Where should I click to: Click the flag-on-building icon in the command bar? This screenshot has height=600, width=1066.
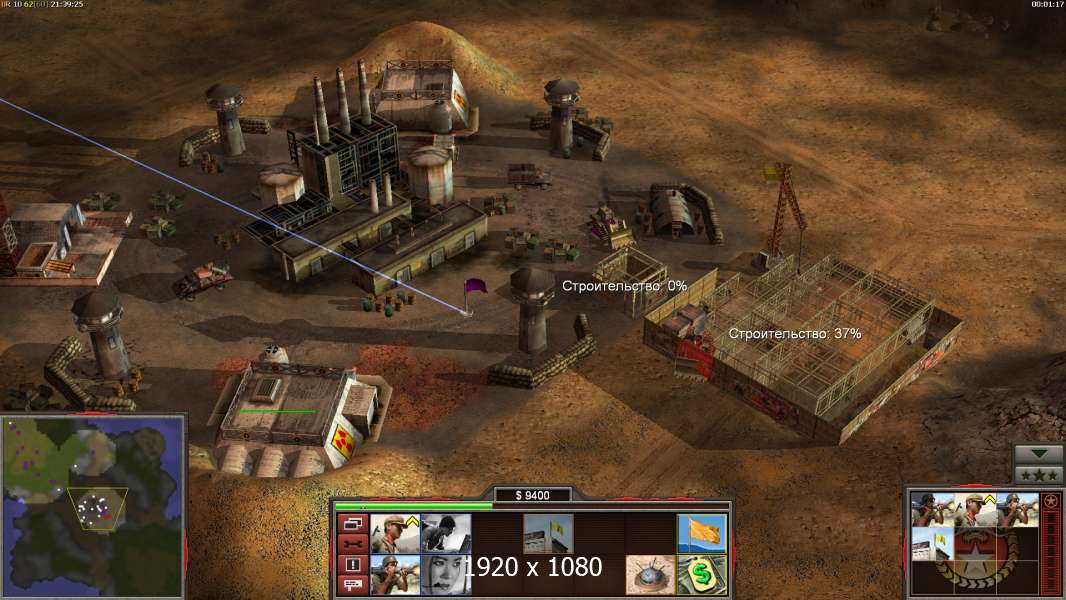point(549,533)
